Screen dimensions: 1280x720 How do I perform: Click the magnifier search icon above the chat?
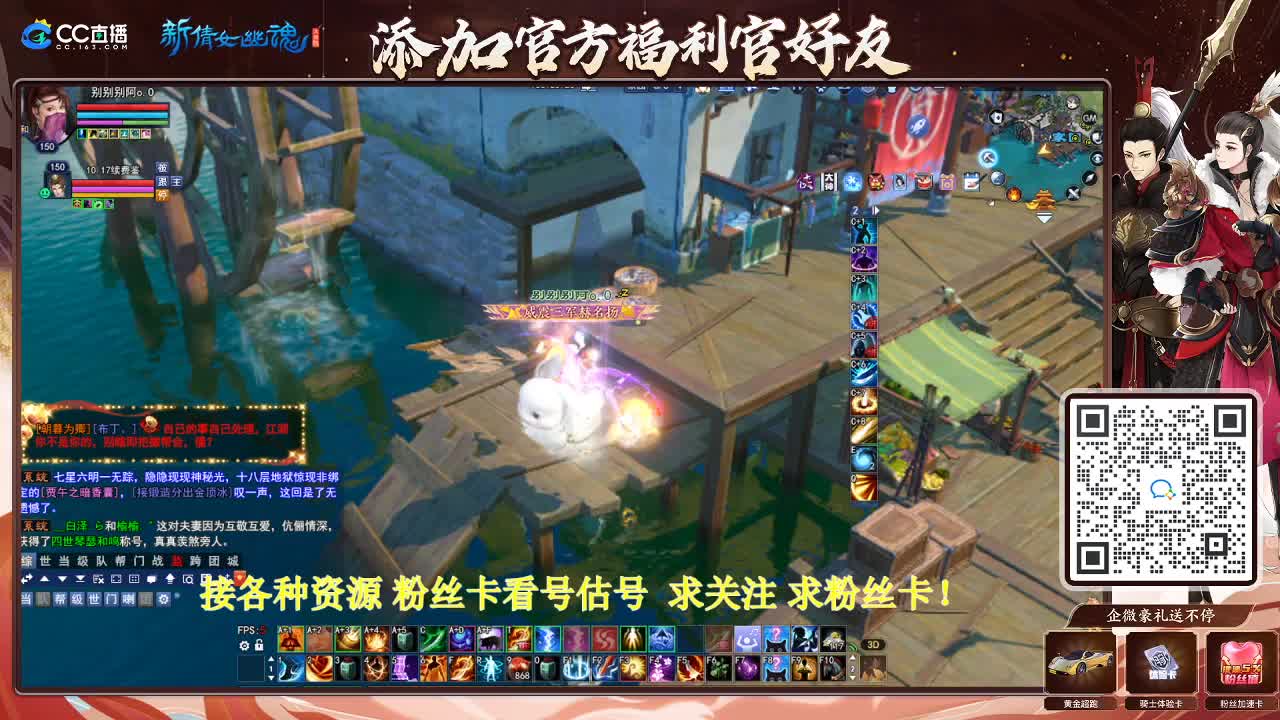click(x=188, y=580)
